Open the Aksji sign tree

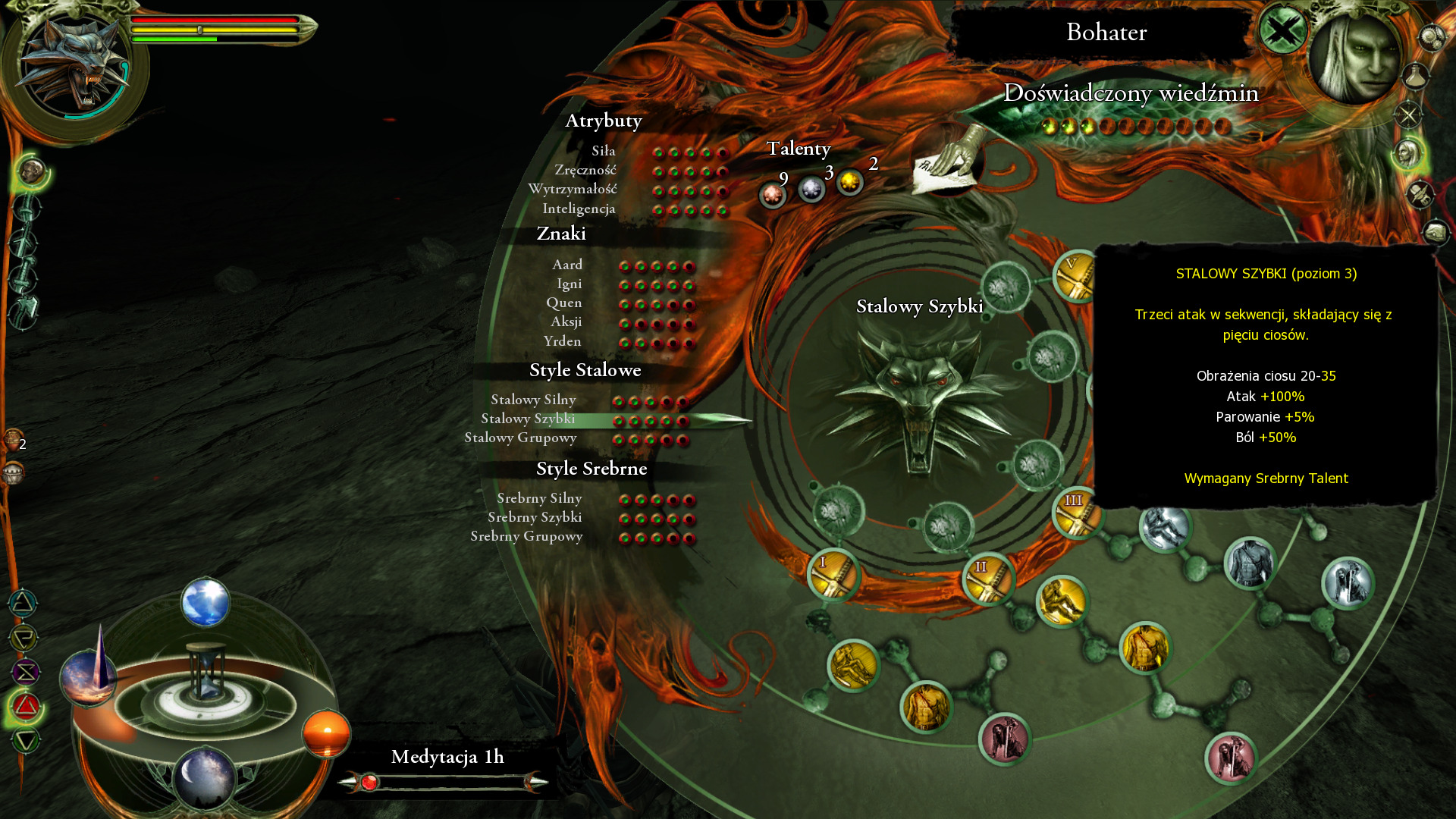coord(566,322)
